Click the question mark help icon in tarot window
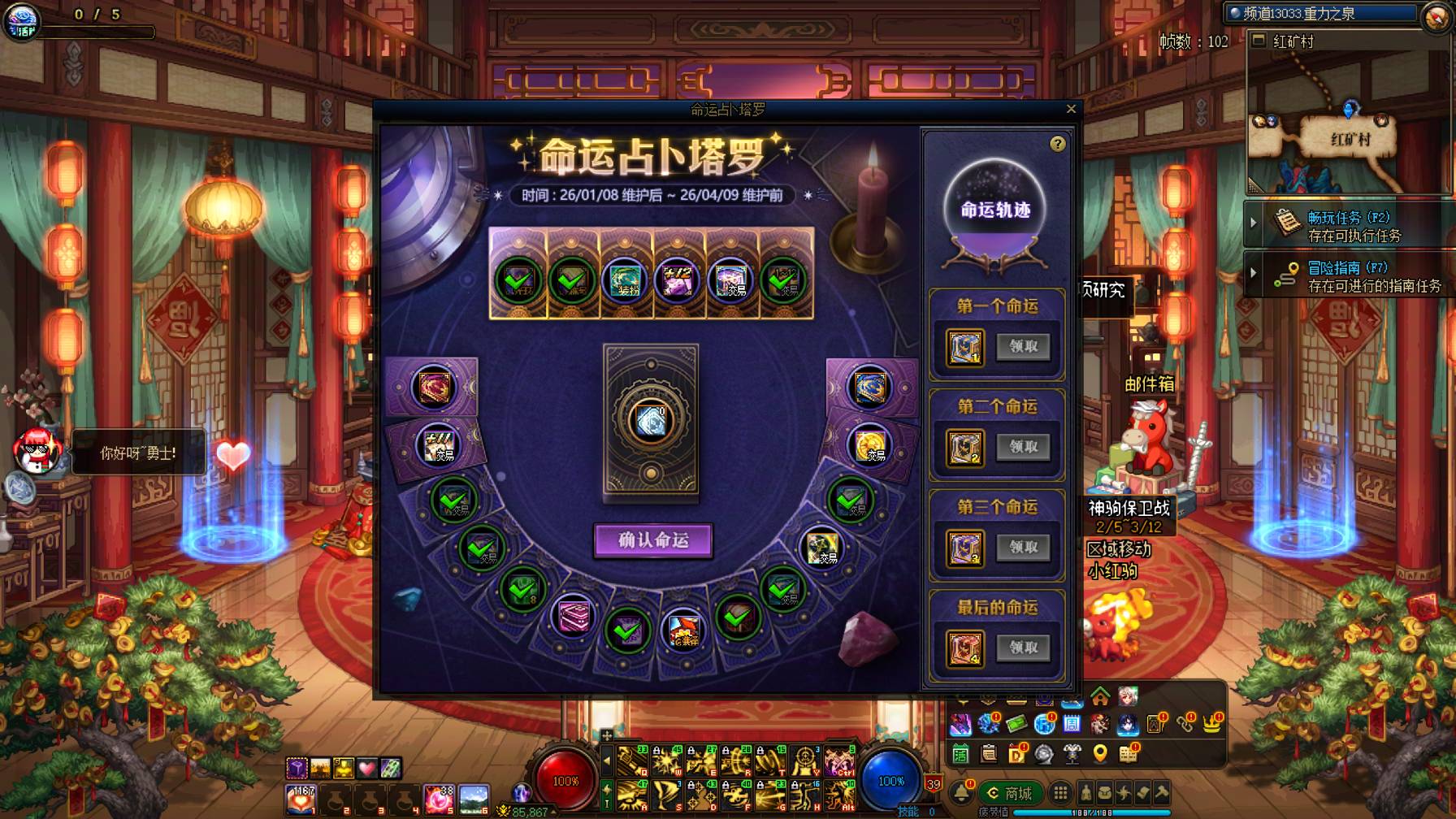1456x819 pixels. pos(1057,144)
